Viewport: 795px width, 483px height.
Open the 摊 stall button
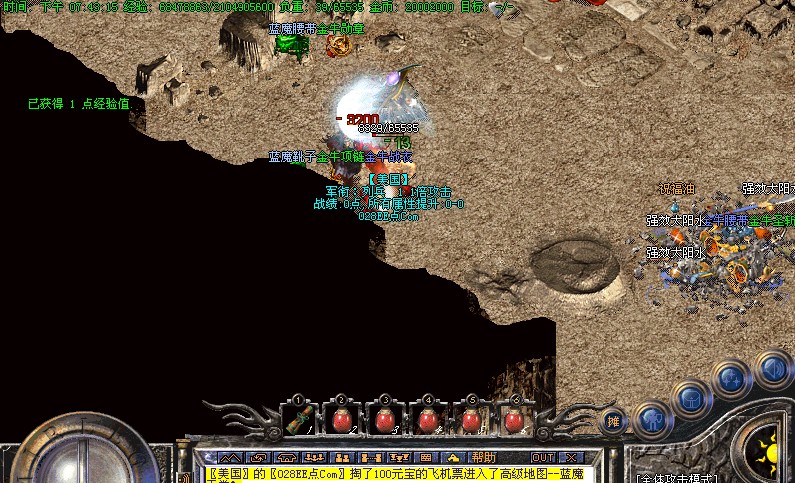pyautogui.click(x=612, y=421)
